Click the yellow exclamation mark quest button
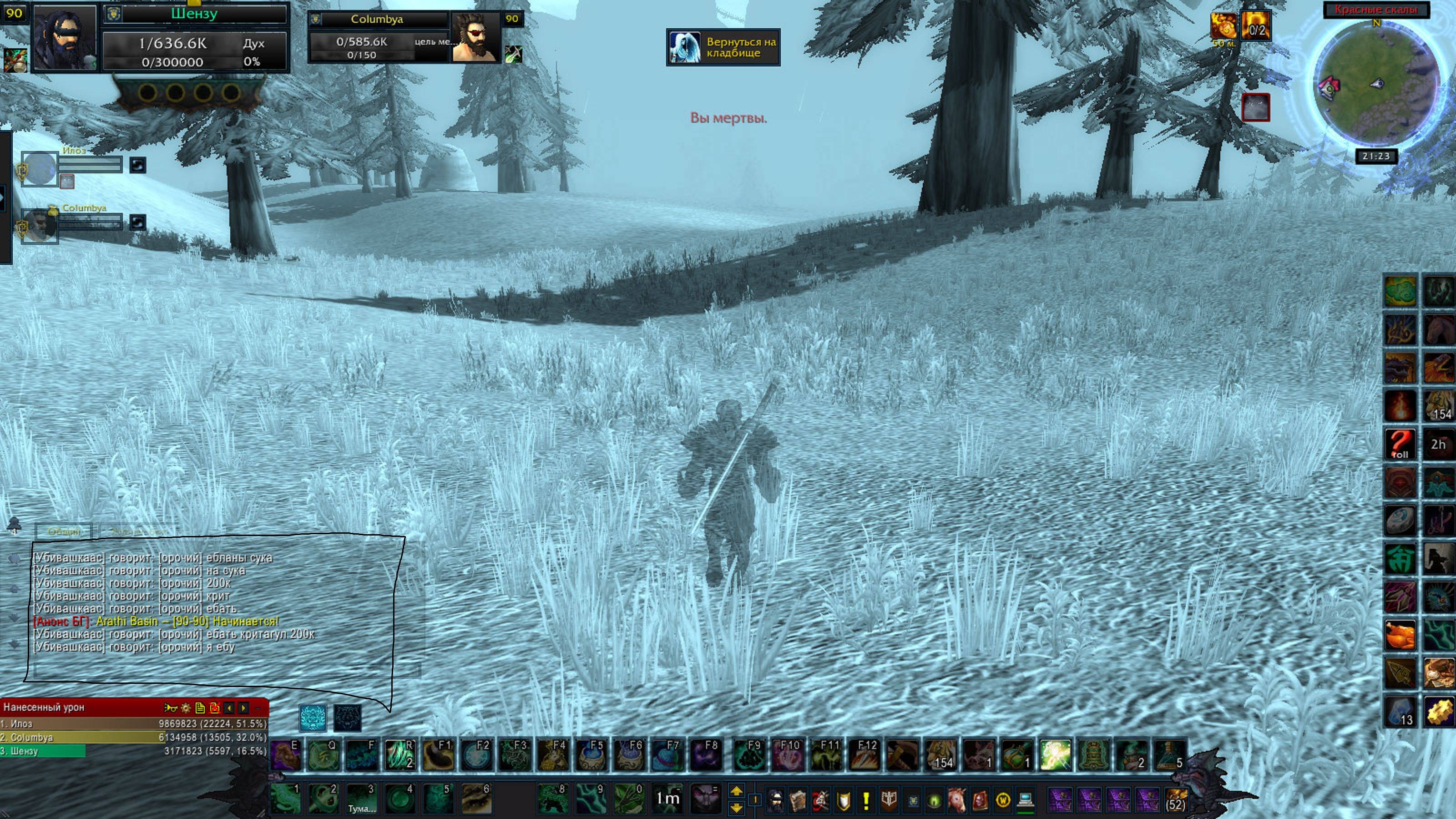Viewport: 1456px width, 819px height. tap(865, 800)
